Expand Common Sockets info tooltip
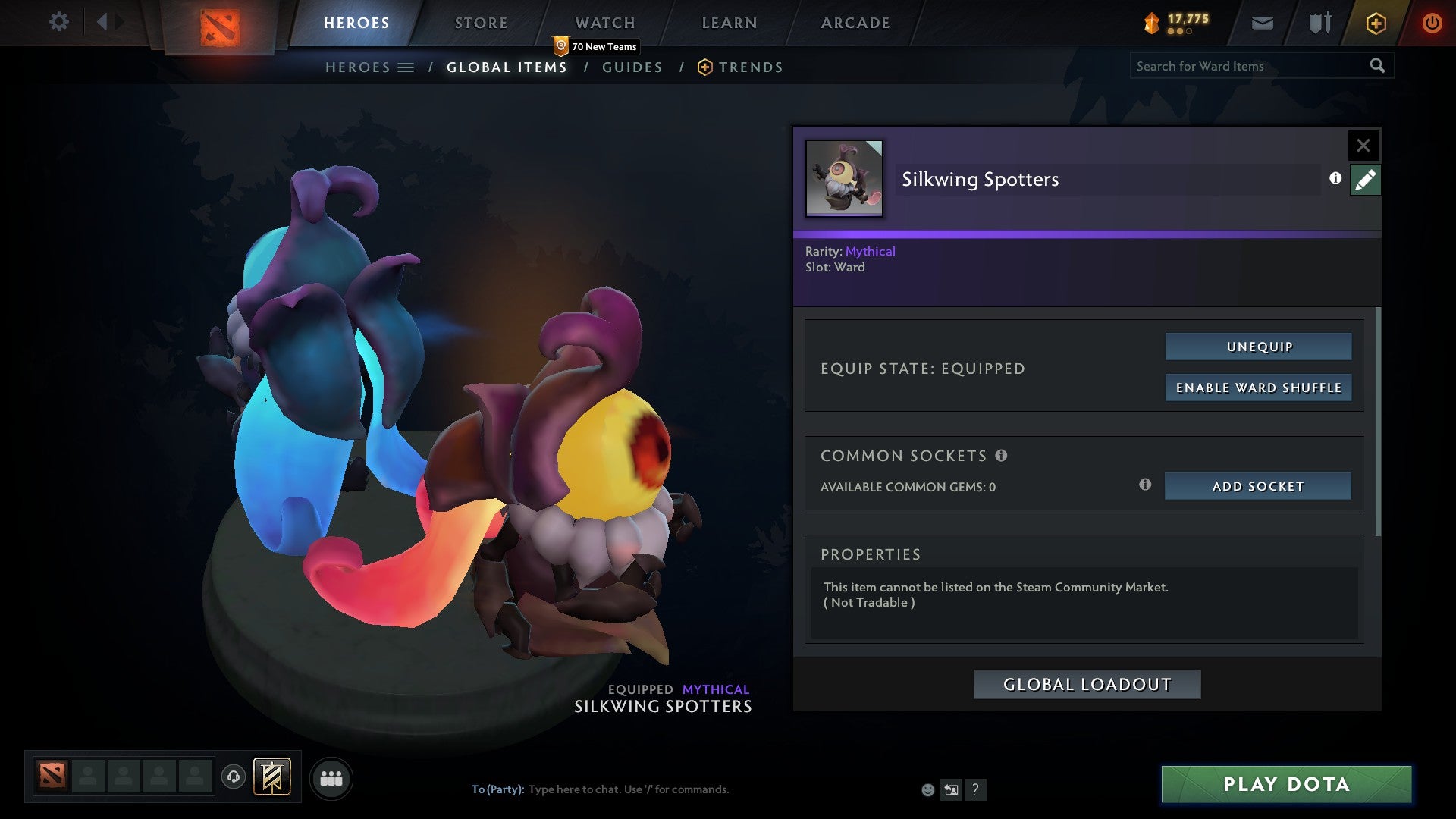1456x819 pixels. click(x=1003, y=456)
